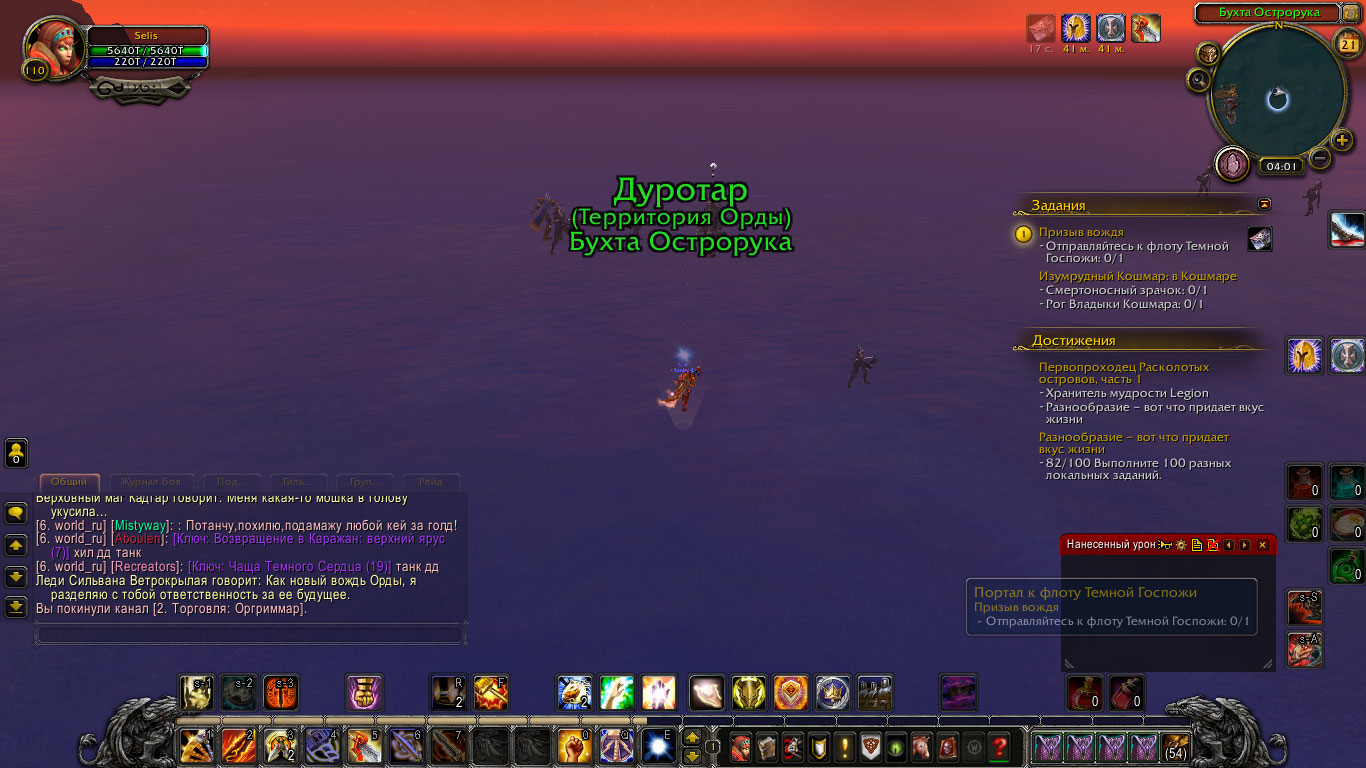
Task: Close the Нанесенный урон damage meter window
Action: [x=1262, y=545]
